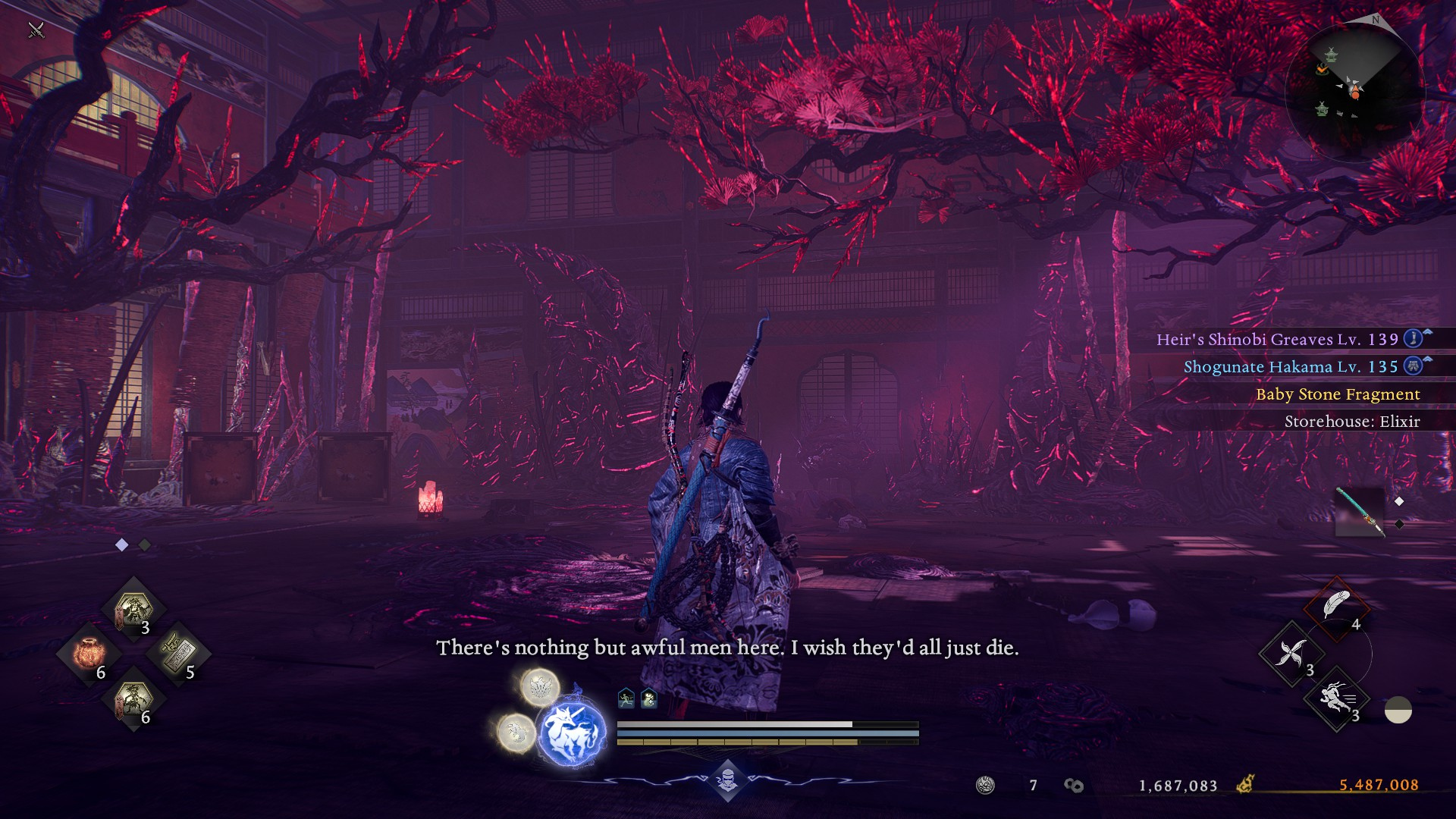Use the talisman and sword item slot

coord(178,652)
